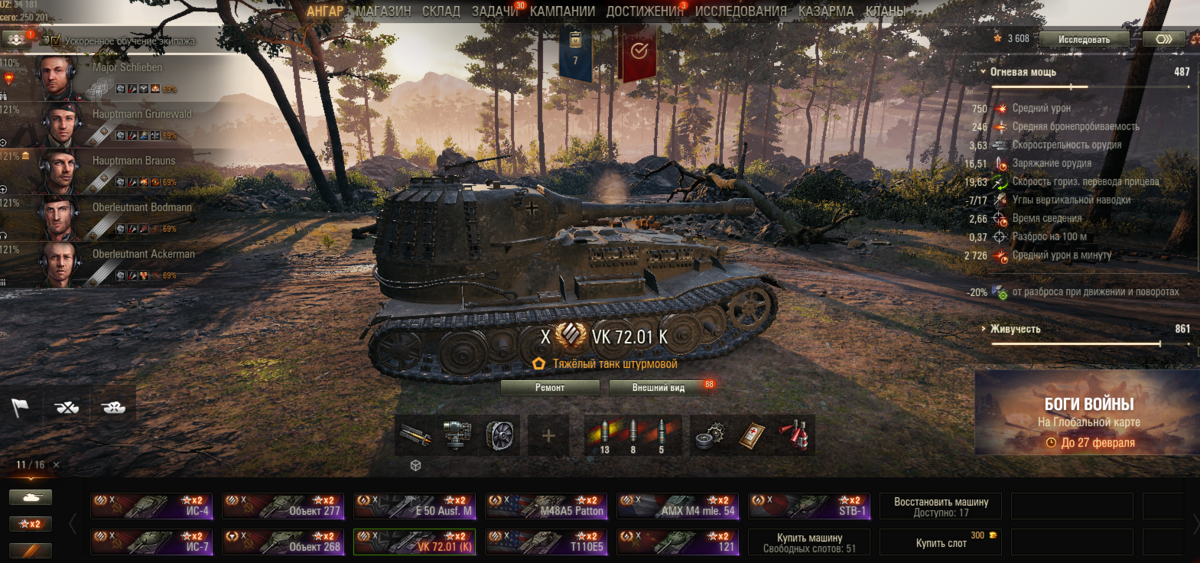This screenshot has width=1200, height=563.
Task: Open the МАГАЗИН store tab
Action: pos(383,11)
